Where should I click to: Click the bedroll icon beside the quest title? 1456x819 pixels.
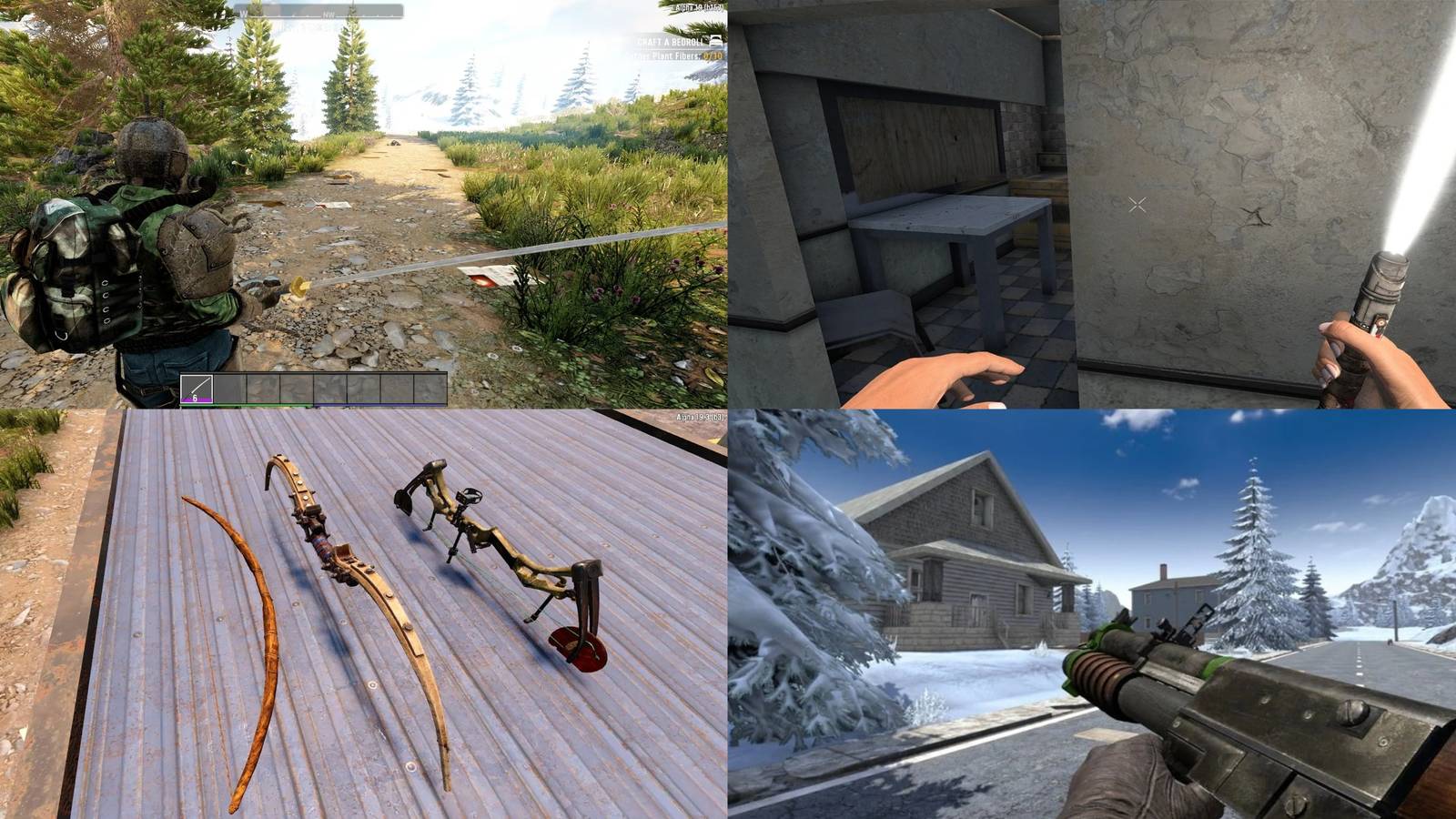[x=716, y=41]
